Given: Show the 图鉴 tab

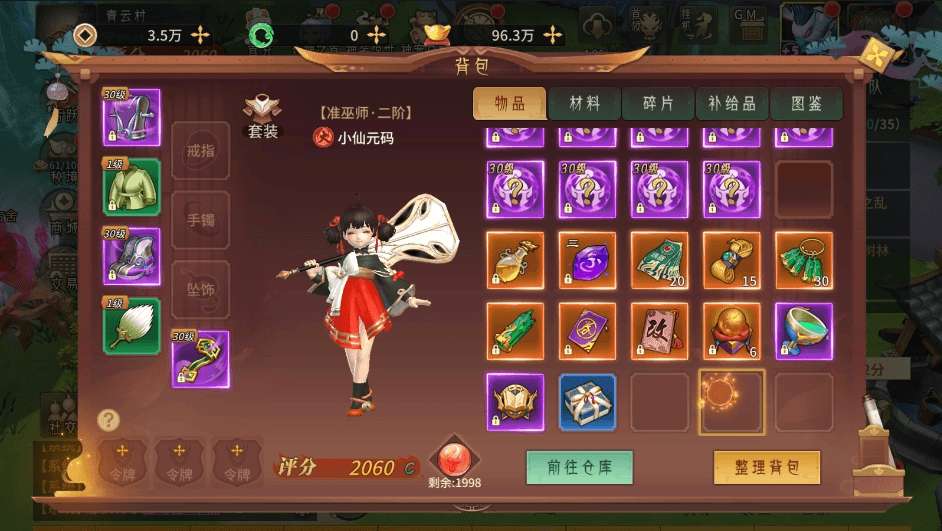Looking at the screenshot, I should [806, 104].
